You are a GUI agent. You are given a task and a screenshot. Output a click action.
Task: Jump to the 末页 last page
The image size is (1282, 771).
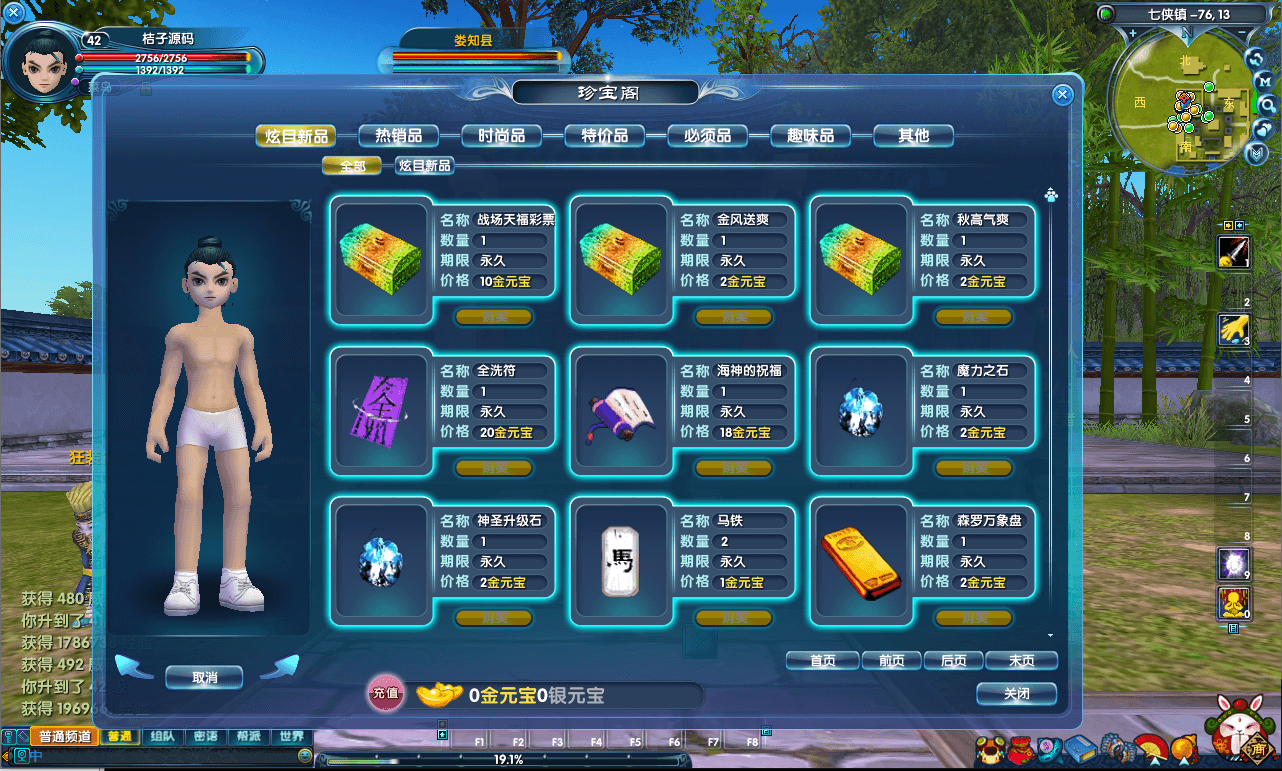click(1021, 661)
